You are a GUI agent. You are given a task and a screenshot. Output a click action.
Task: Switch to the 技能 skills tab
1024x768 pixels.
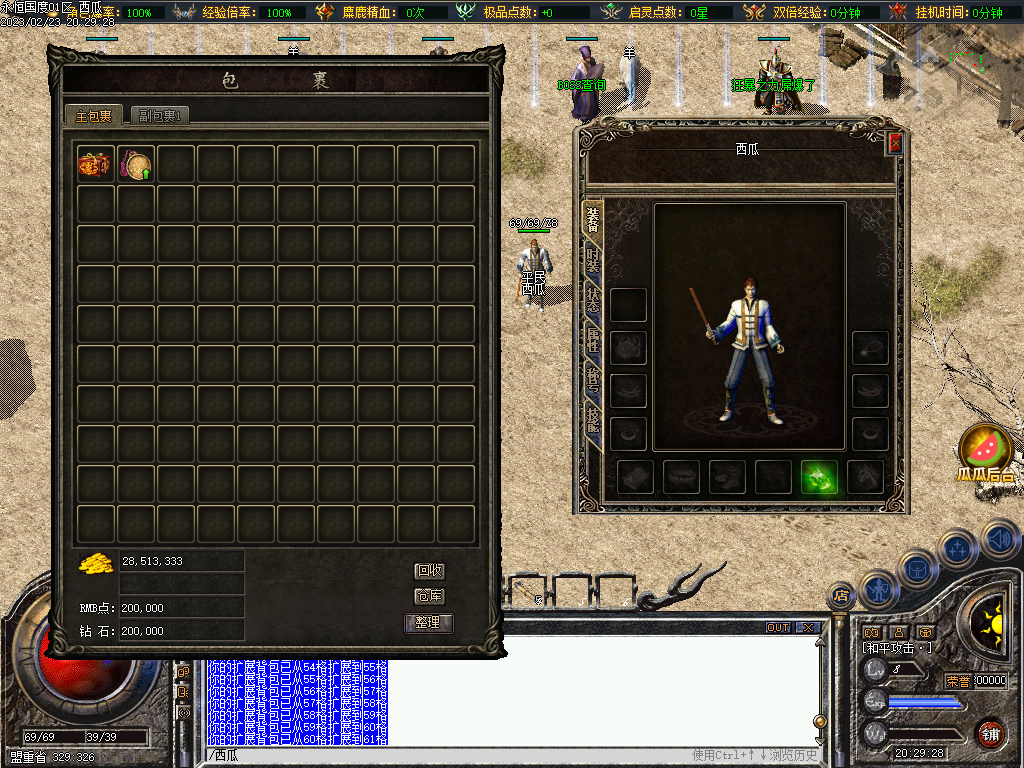coord(593,418)
